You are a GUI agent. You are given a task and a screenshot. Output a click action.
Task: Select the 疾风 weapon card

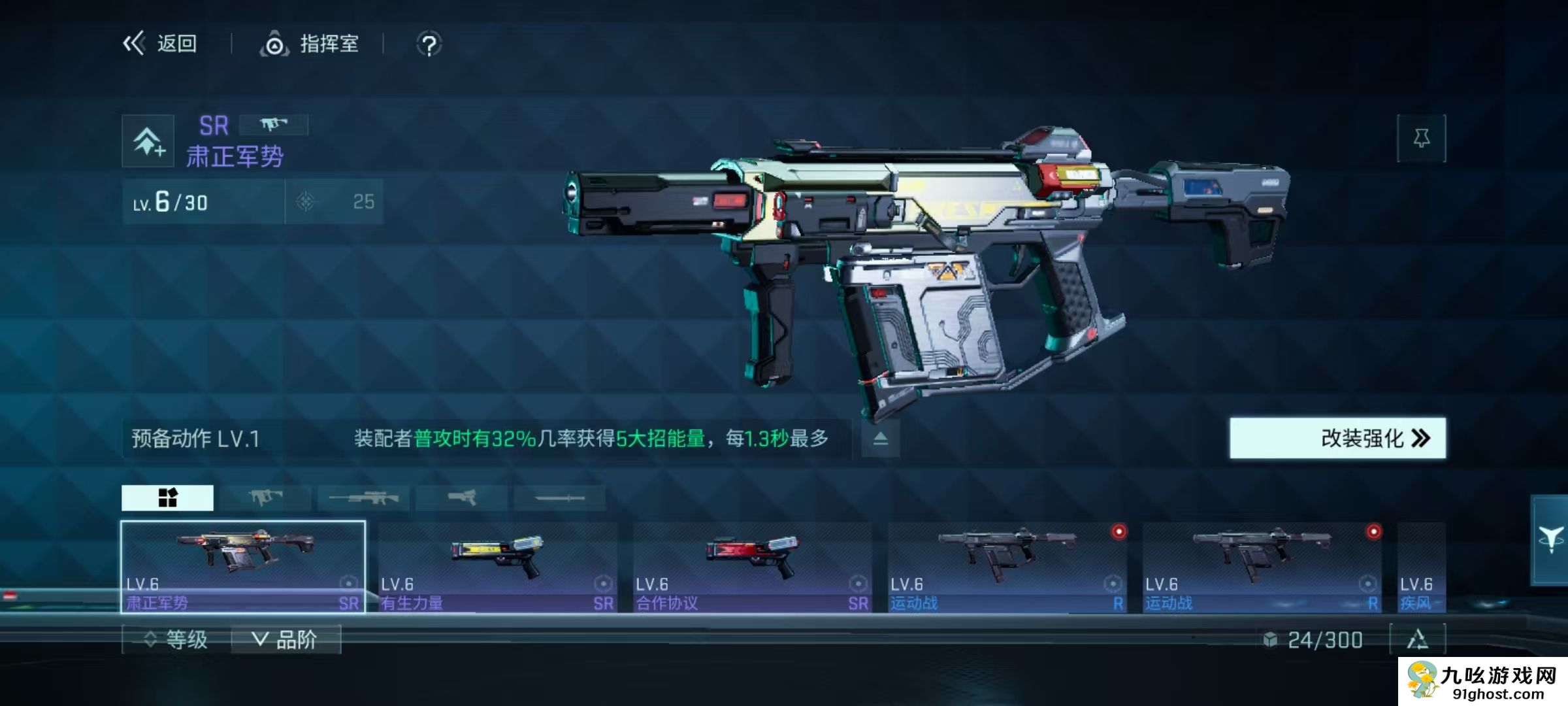(1421, 566)
